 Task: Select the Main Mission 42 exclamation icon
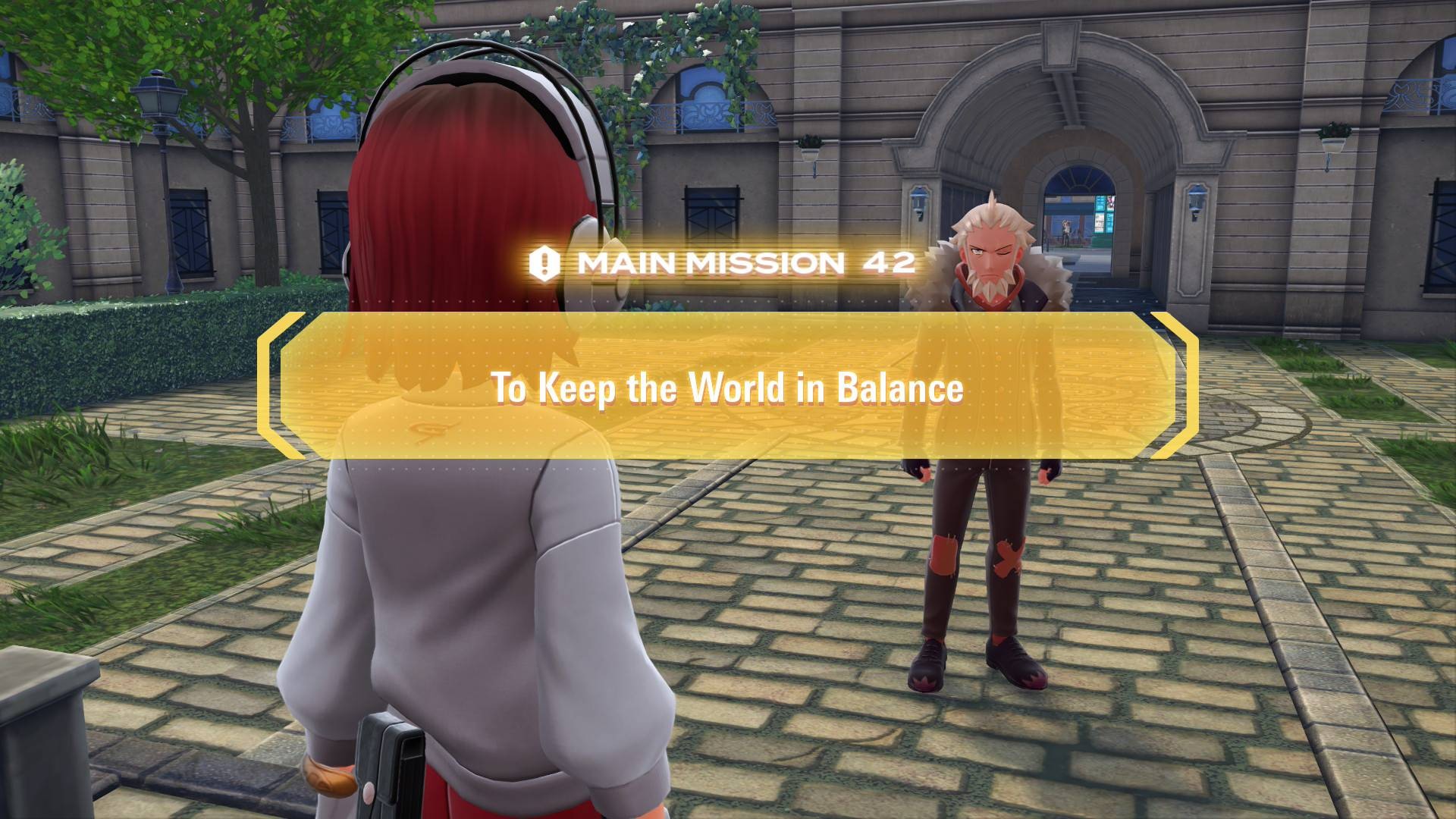(x=544, y=263)
